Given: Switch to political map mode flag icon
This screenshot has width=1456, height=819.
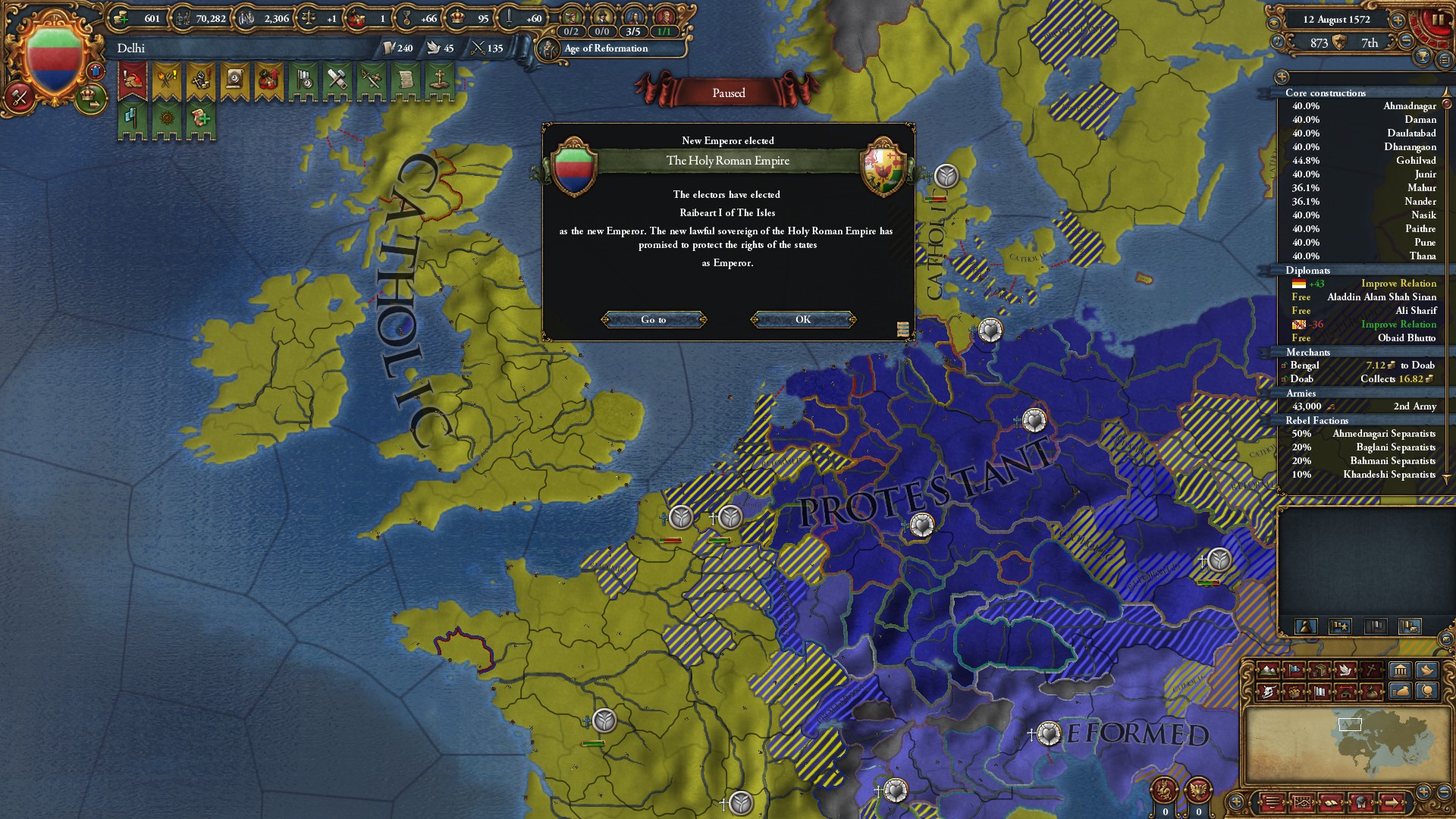Looking at the screenshot, I should (1294, 670).
